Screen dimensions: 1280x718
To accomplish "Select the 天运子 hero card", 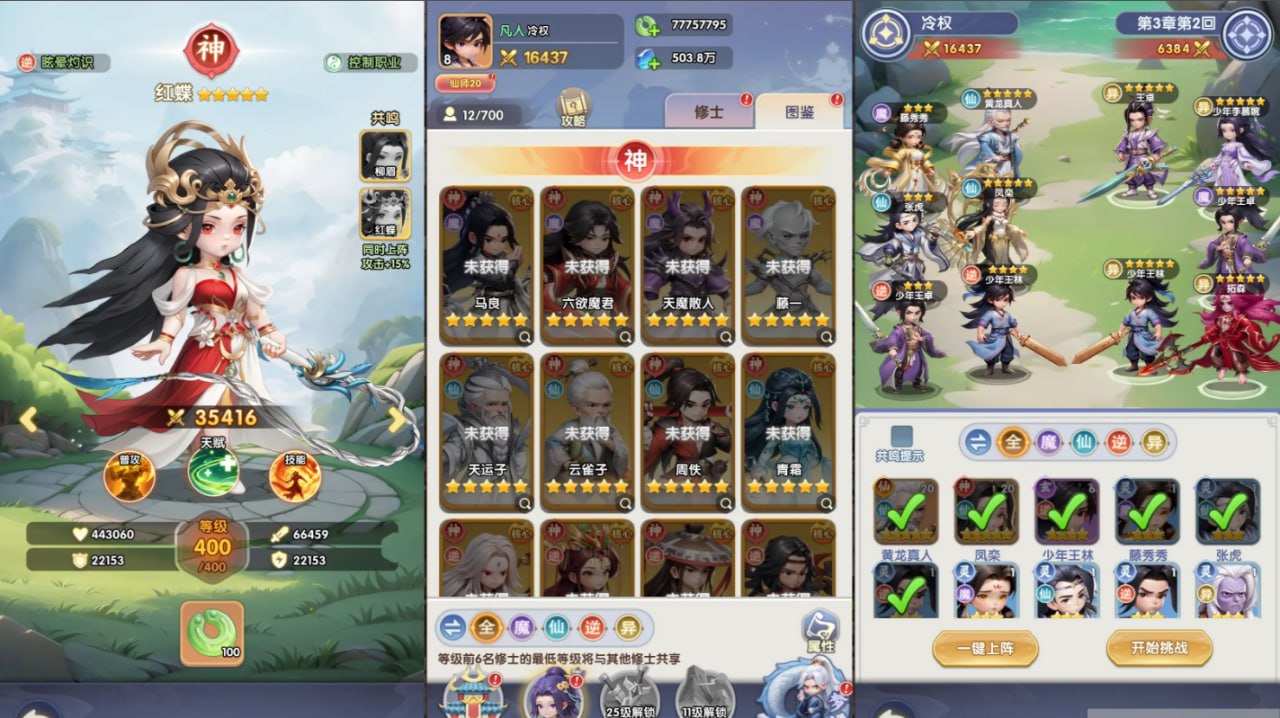I will coord(487,431).
